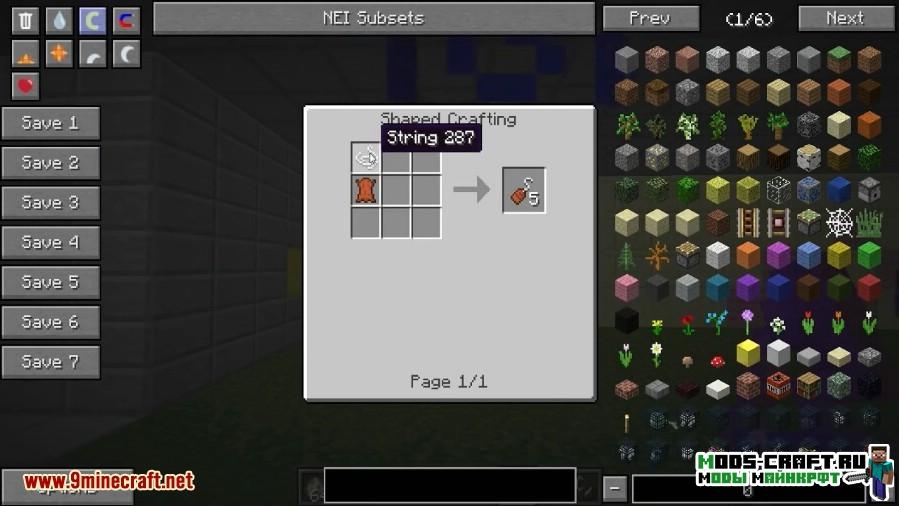Toggle the item magnet mode

[126, 19]
